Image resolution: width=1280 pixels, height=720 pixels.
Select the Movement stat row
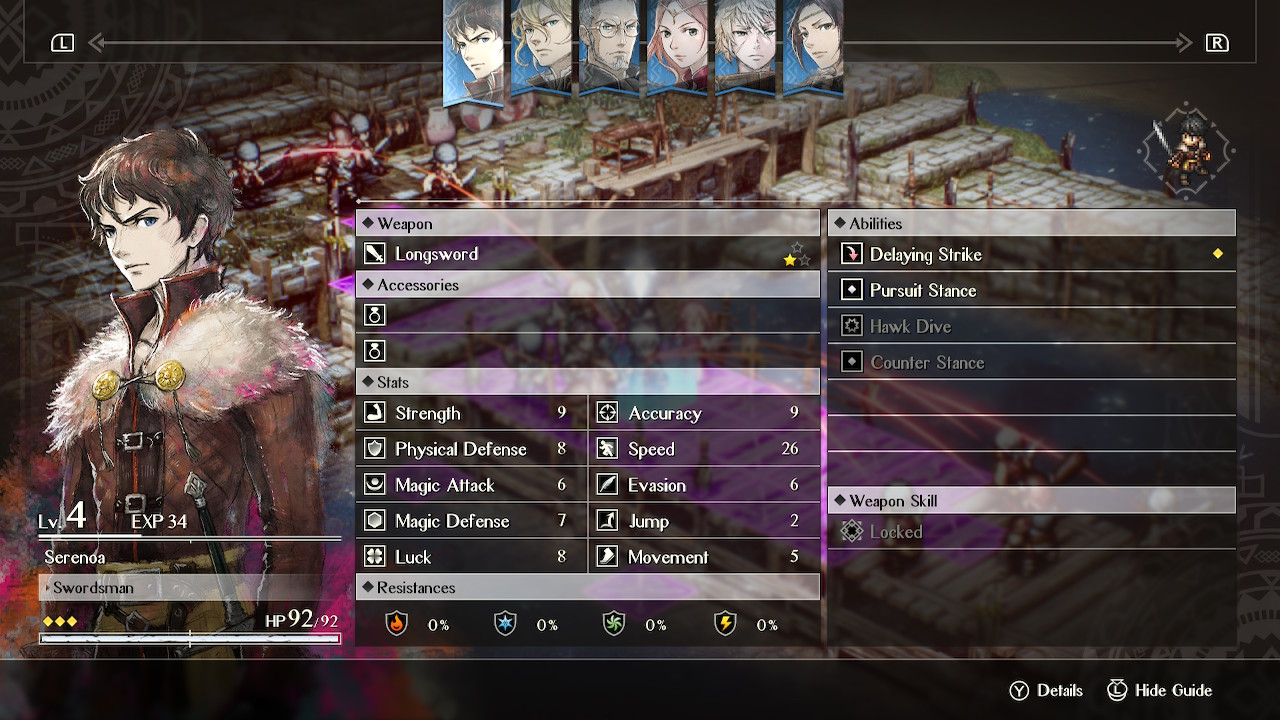pos(704,558)
